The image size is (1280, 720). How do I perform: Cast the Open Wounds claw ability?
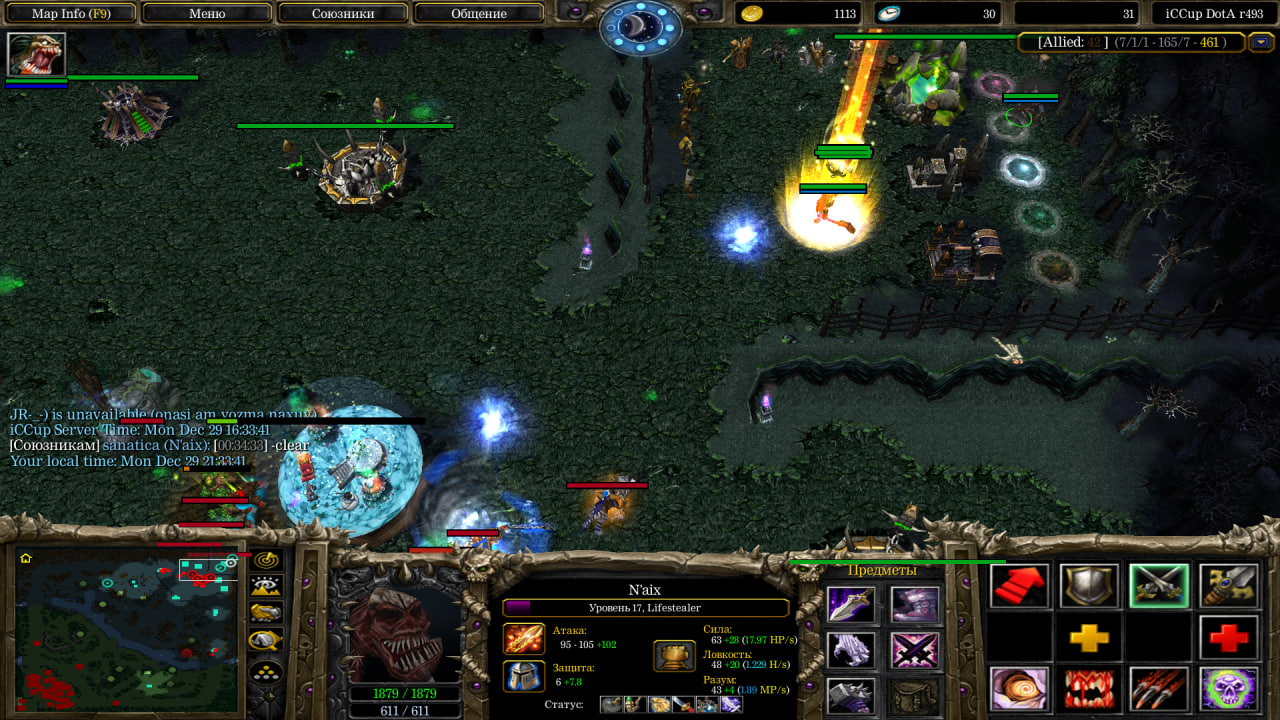click(x=1159, y=689)
